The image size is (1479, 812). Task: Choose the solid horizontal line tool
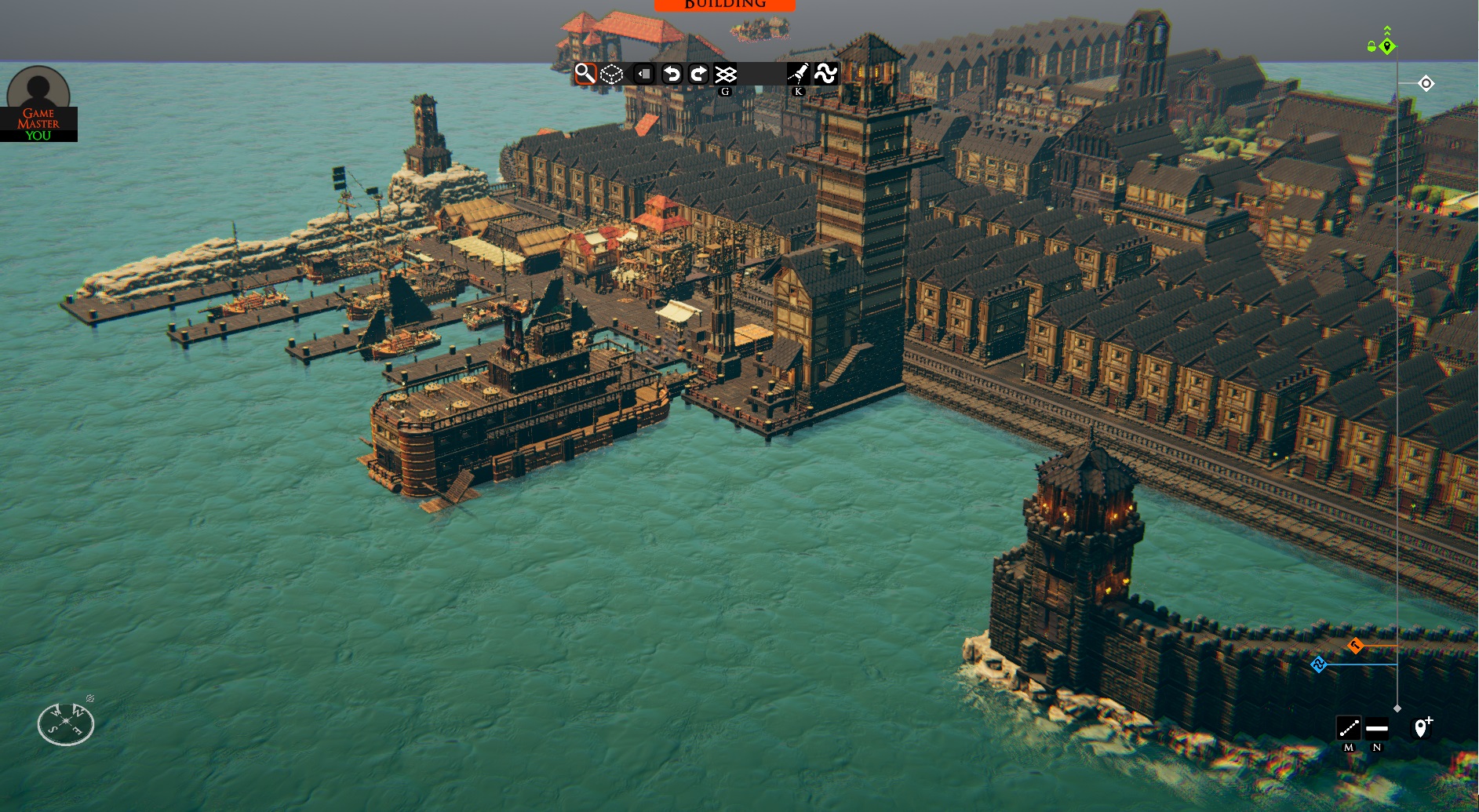click(1377, 728)
